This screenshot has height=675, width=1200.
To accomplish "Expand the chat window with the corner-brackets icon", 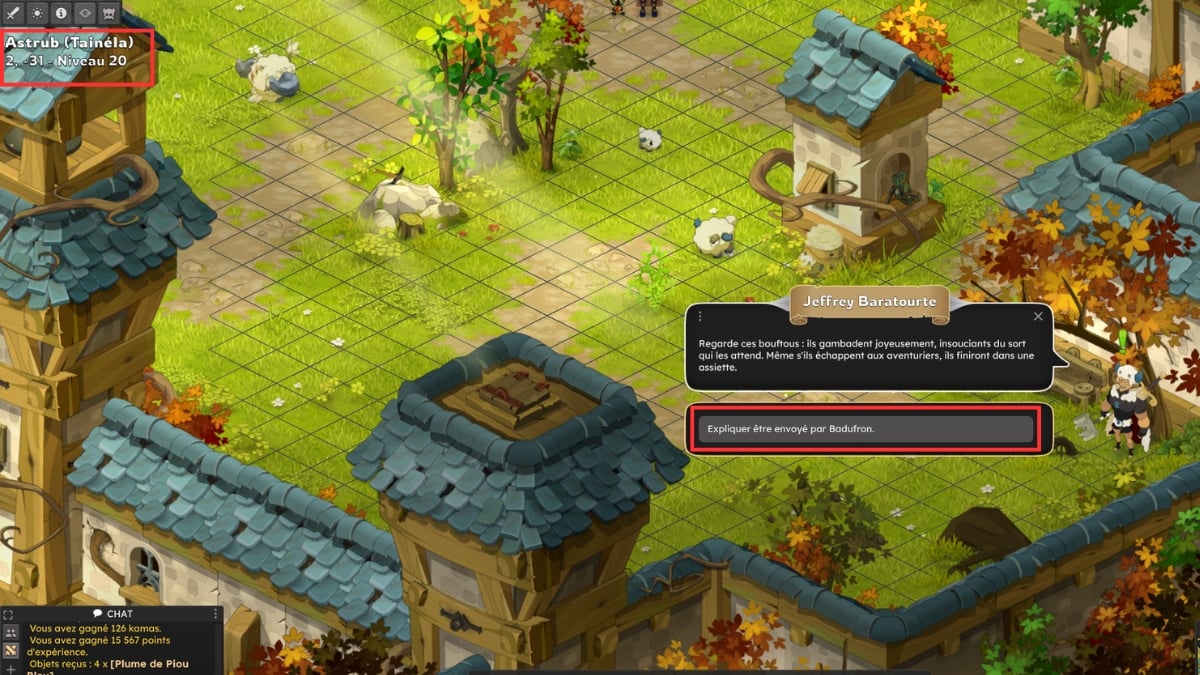I will pos(9,614).
